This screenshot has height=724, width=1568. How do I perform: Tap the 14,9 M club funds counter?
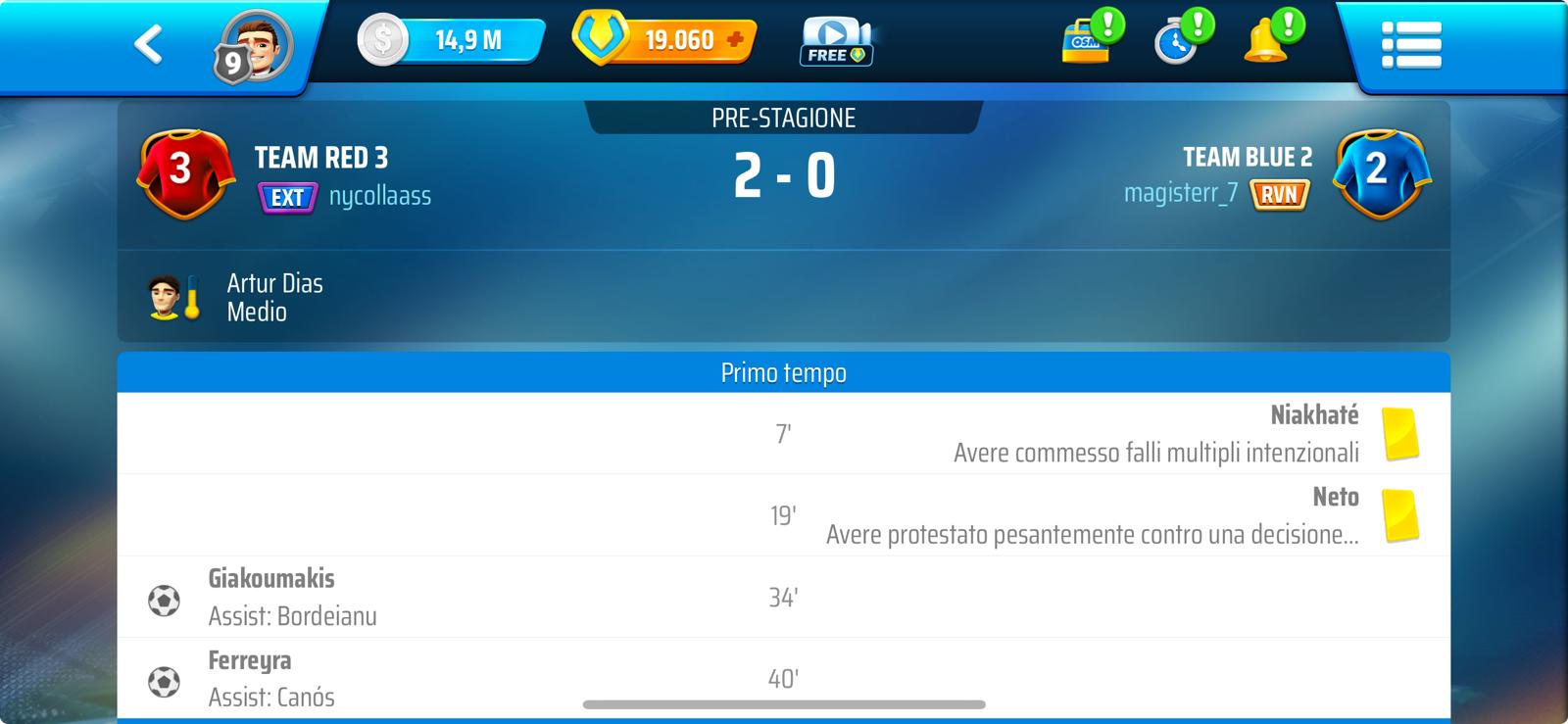(452, 41)
